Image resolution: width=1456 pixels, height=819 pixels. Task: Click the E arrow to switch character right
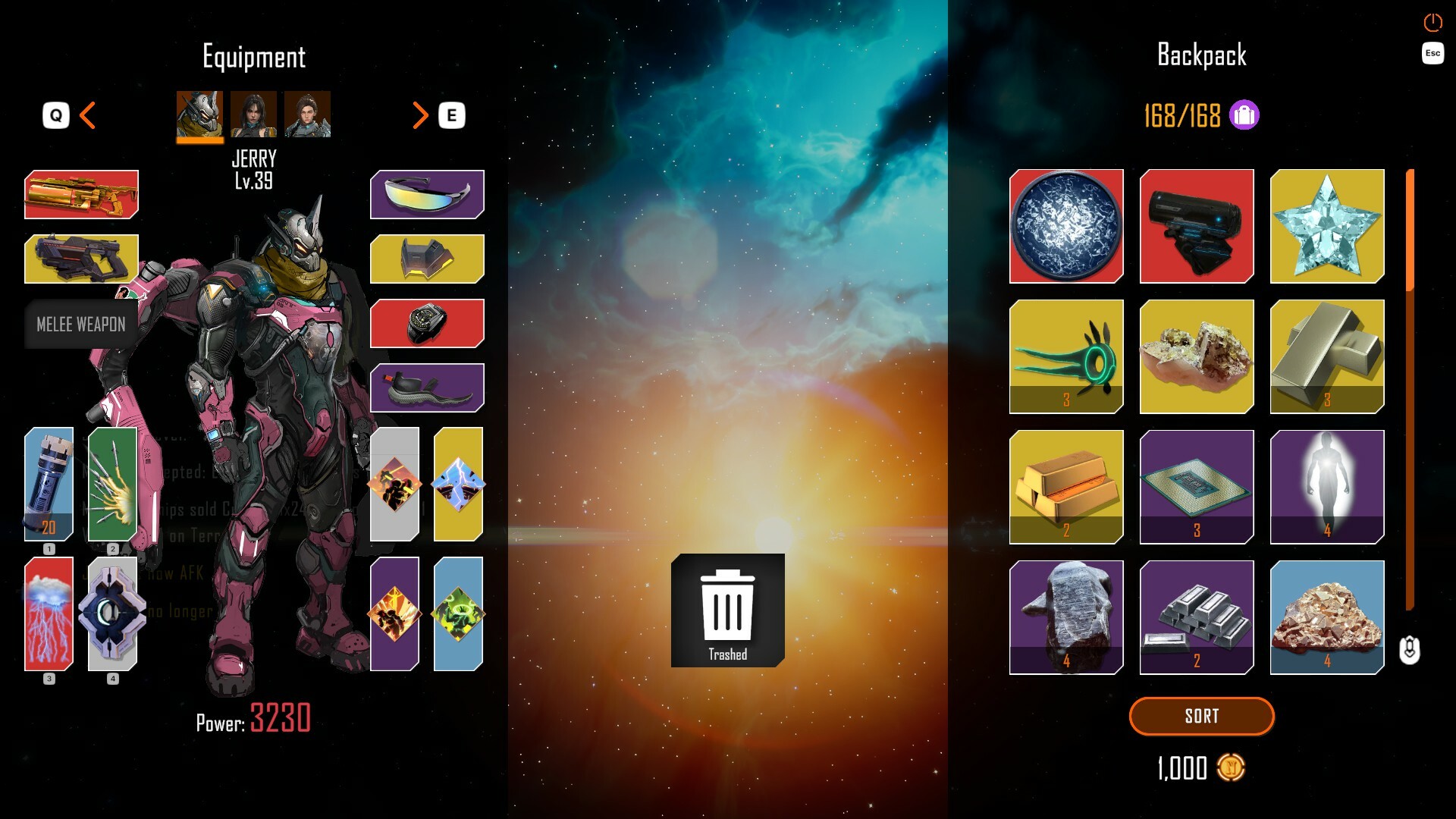[x=422, y=115]
